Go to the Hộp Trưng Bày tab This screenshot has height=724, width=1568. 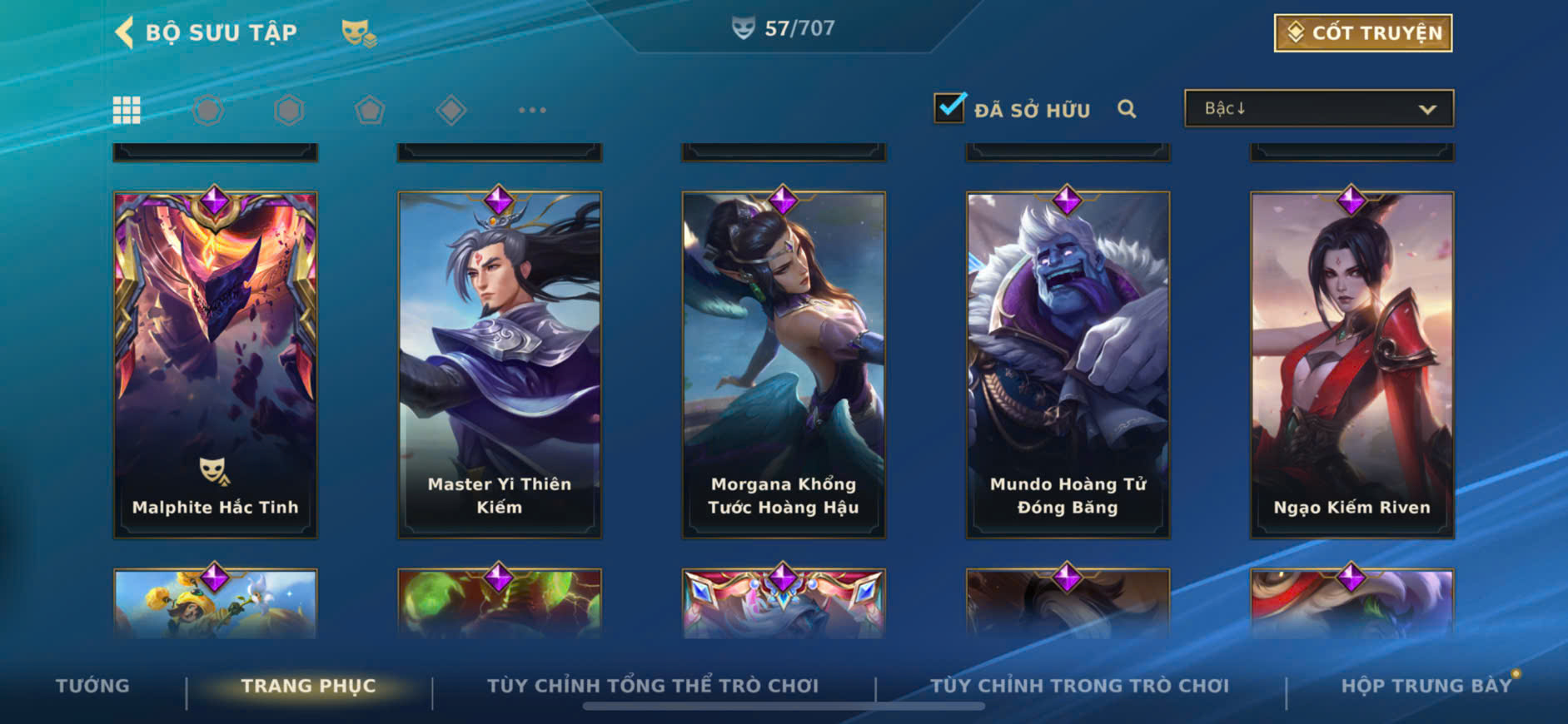pos(1426,686)
